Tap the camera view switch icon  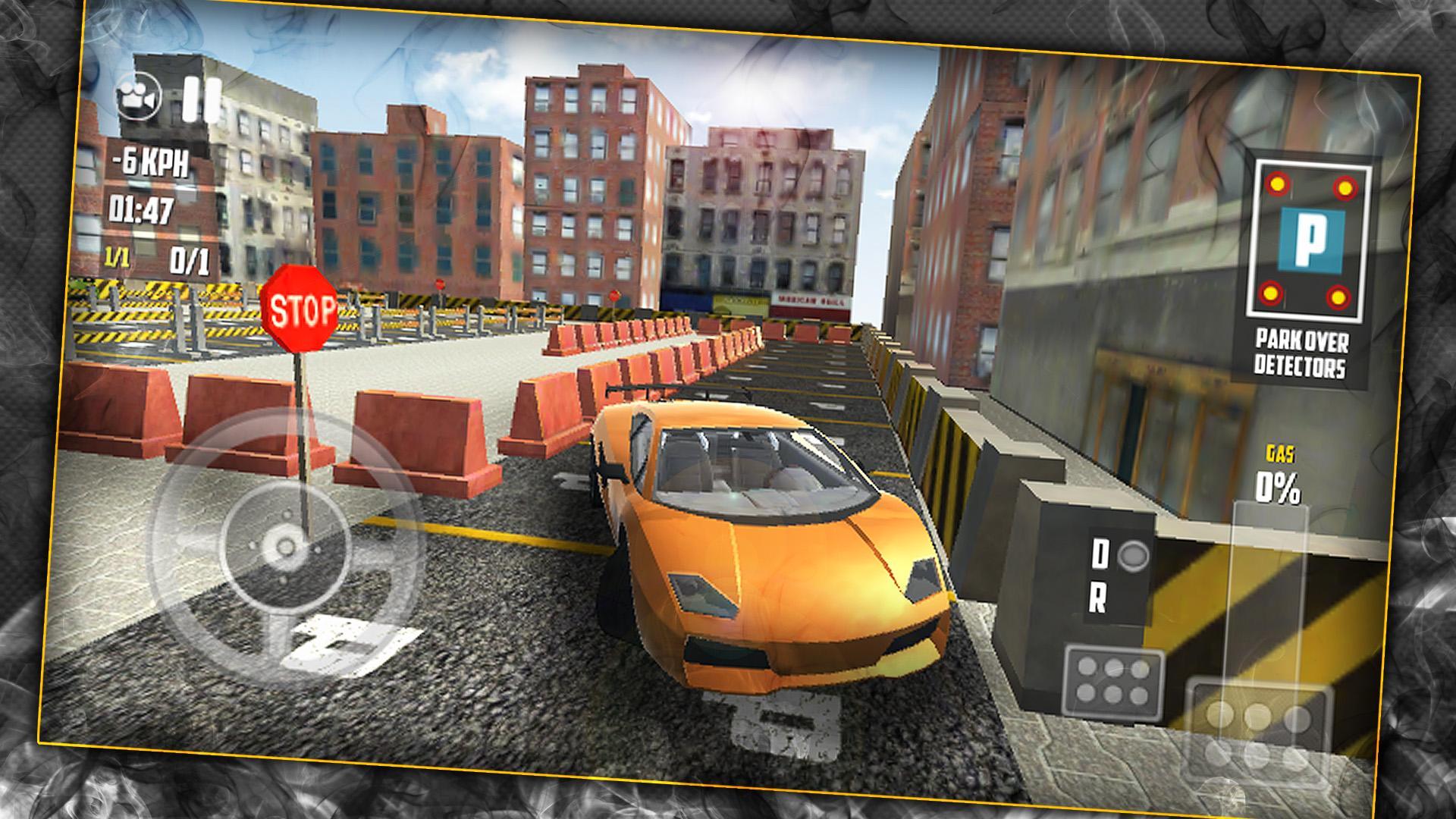pyautogui.click(x=140, y=96)
